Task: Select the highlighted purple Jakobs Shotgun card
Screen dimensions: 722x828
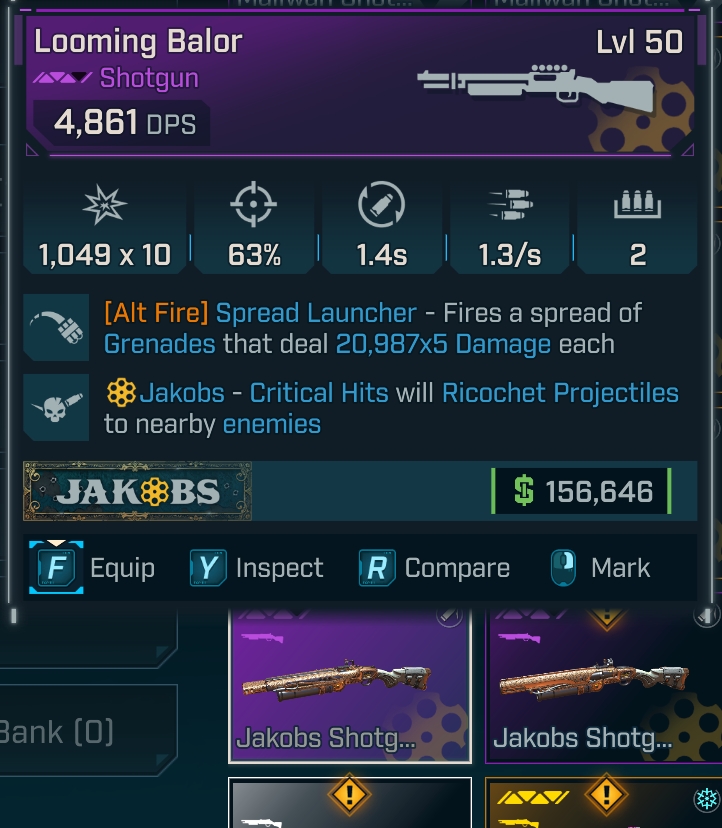Action: pos(350,687)
